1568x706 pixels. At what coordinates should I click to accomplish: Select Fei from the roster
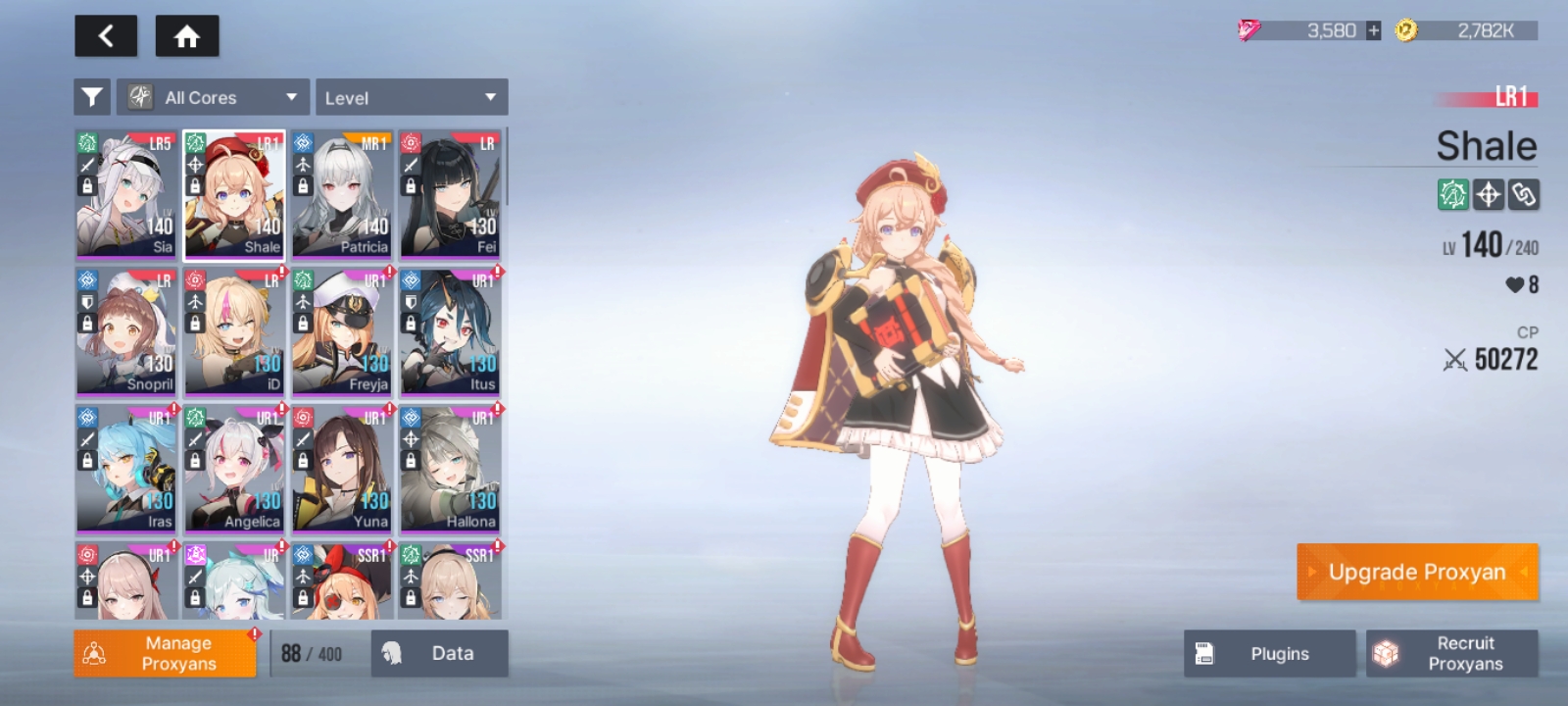450,194
